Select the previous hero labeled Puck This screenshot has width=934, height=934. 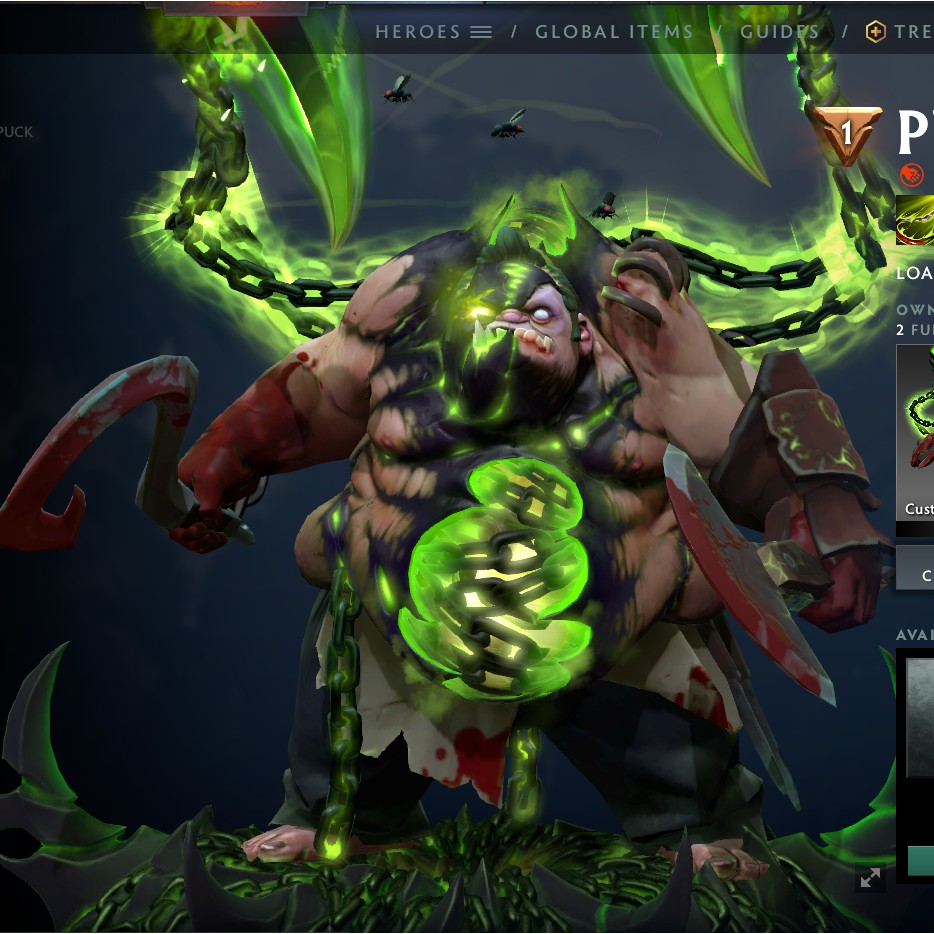(x=17, y=132)
